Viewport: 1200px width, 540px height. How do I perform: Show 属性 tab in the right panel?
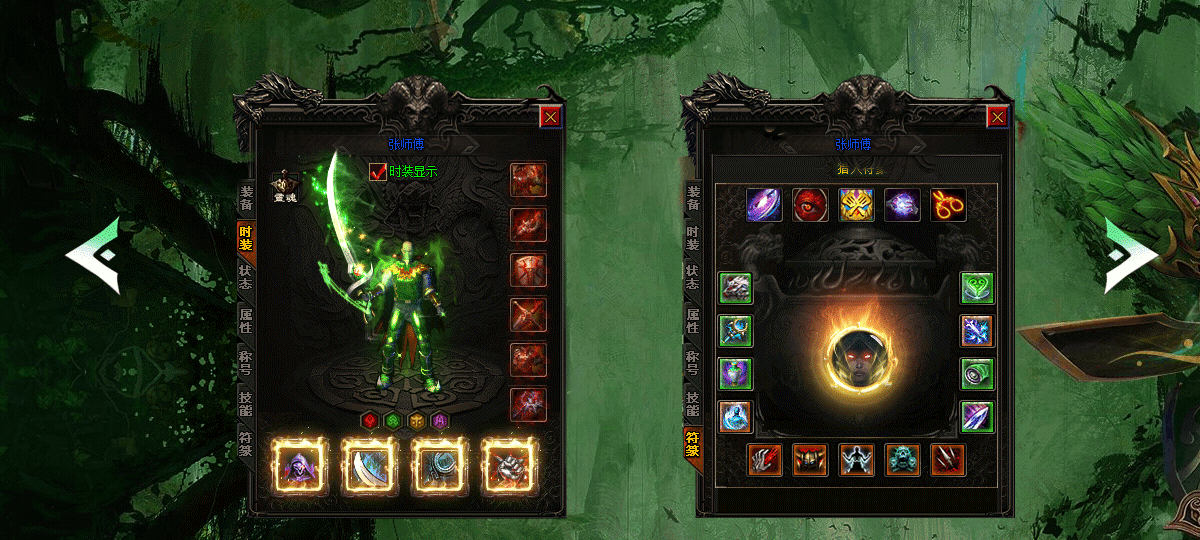pyautogui.click(x=691, y=320)
